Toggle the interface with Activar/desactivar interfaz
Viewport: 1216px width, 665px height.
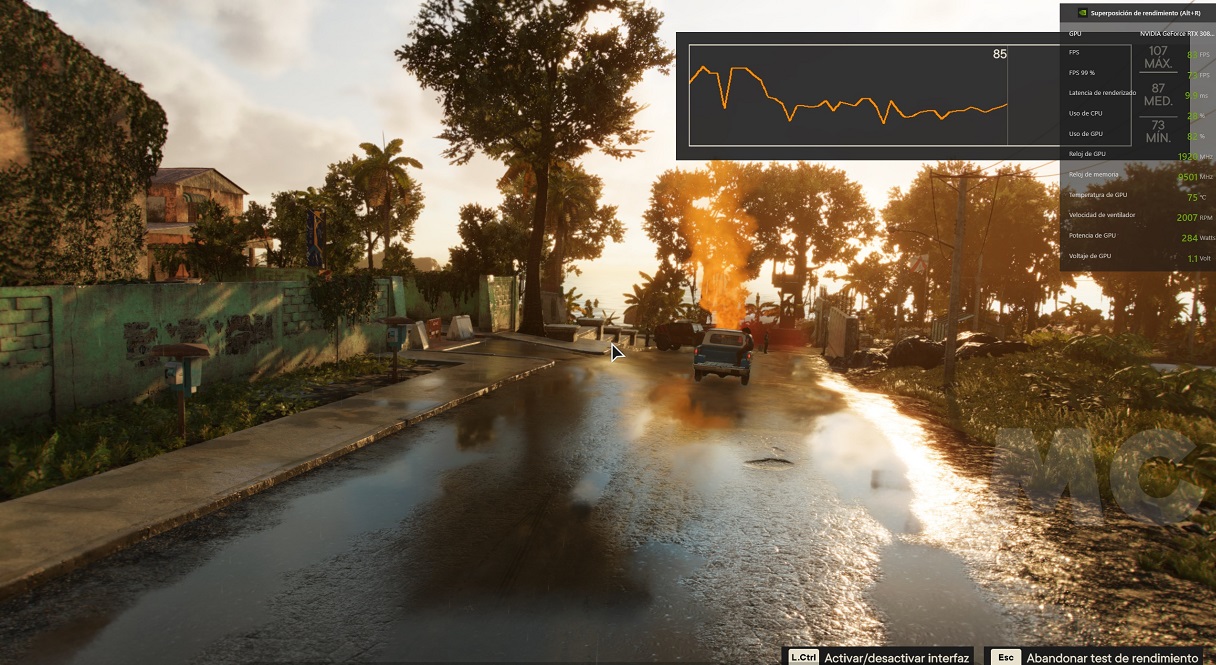pos(880,657)
